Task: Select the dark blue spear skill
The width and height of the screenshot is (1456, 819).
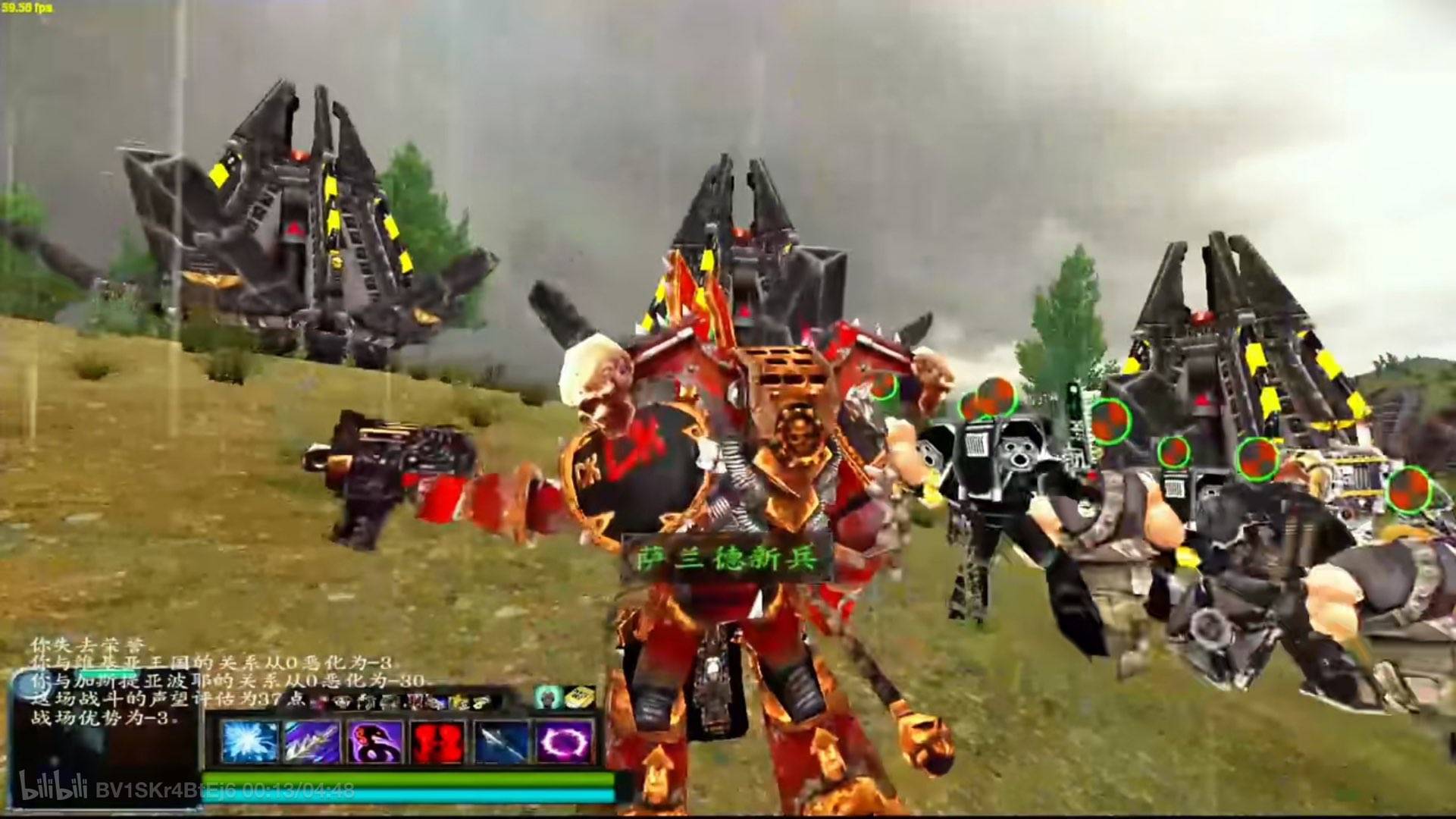Action: pyautogui.click(x=500, y=741)
